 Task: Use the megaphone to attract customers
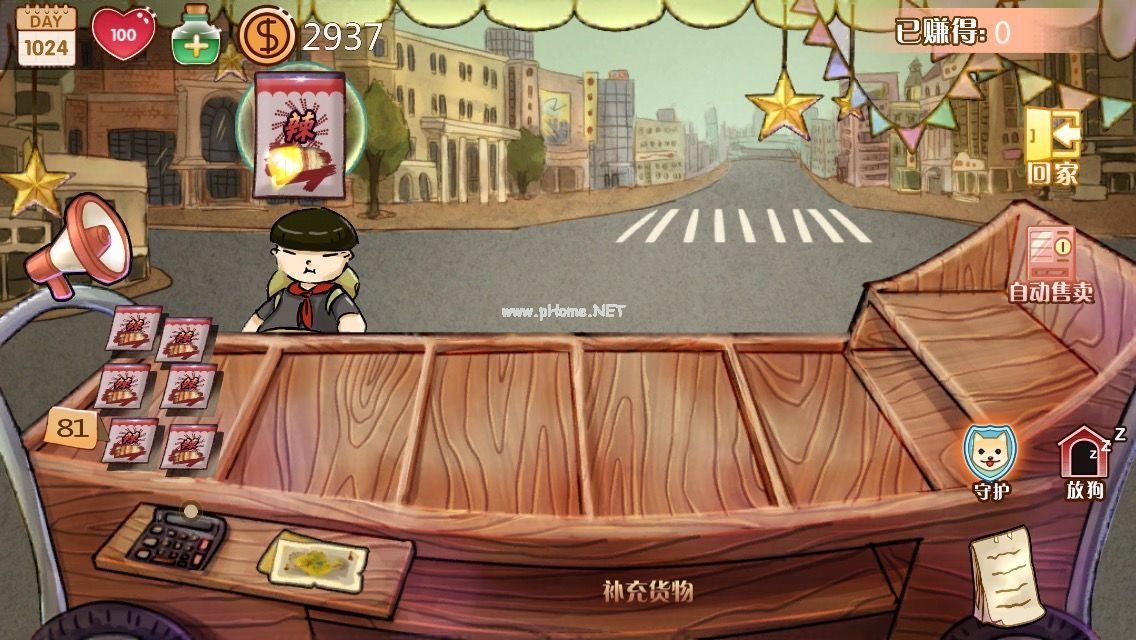point(78,243)
